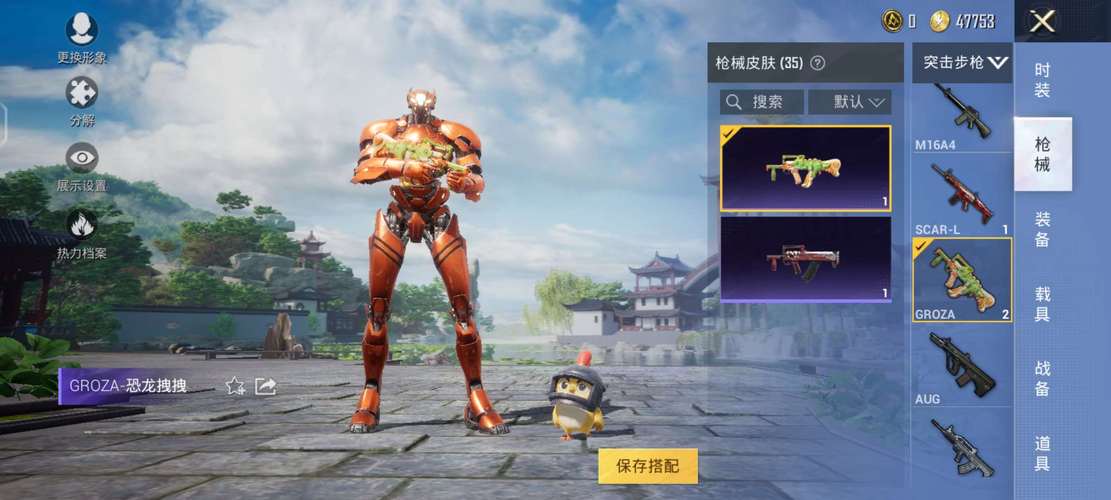This screenshot has width=1111, height=500.
Task: Select the 枪械 firearms tab
Action: (x=1042, y=154)
